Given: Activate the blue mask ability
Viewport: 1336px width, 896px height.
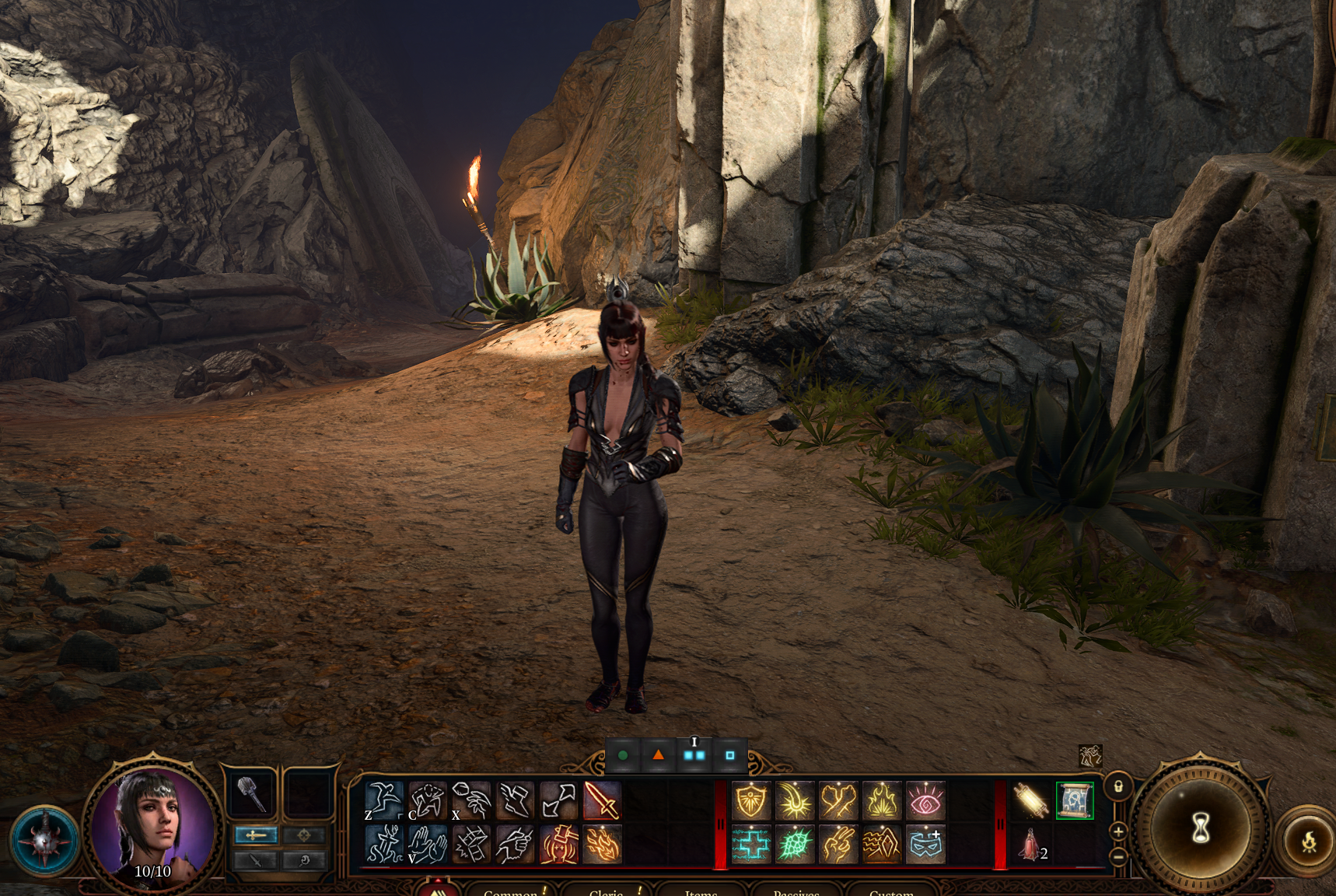Looking at the screenshot, I should (925, 845).
